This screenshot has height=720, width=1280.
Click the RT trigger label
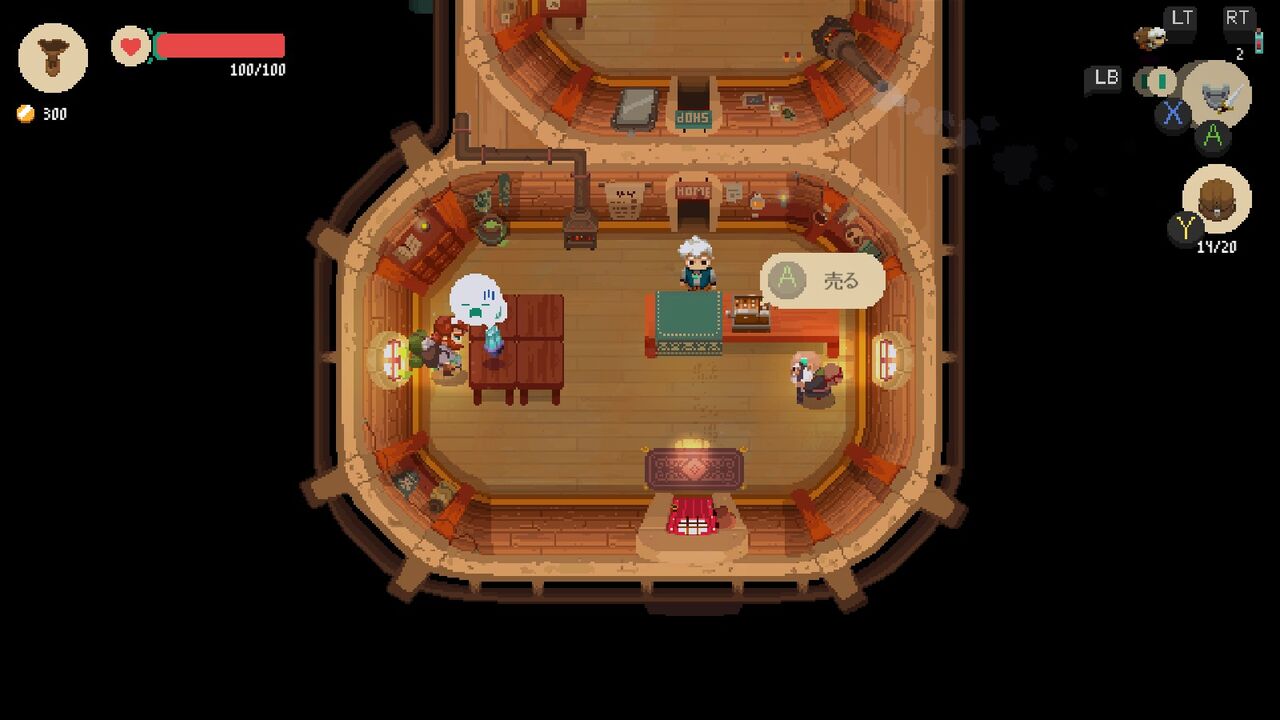click(x=1240, y=16)
